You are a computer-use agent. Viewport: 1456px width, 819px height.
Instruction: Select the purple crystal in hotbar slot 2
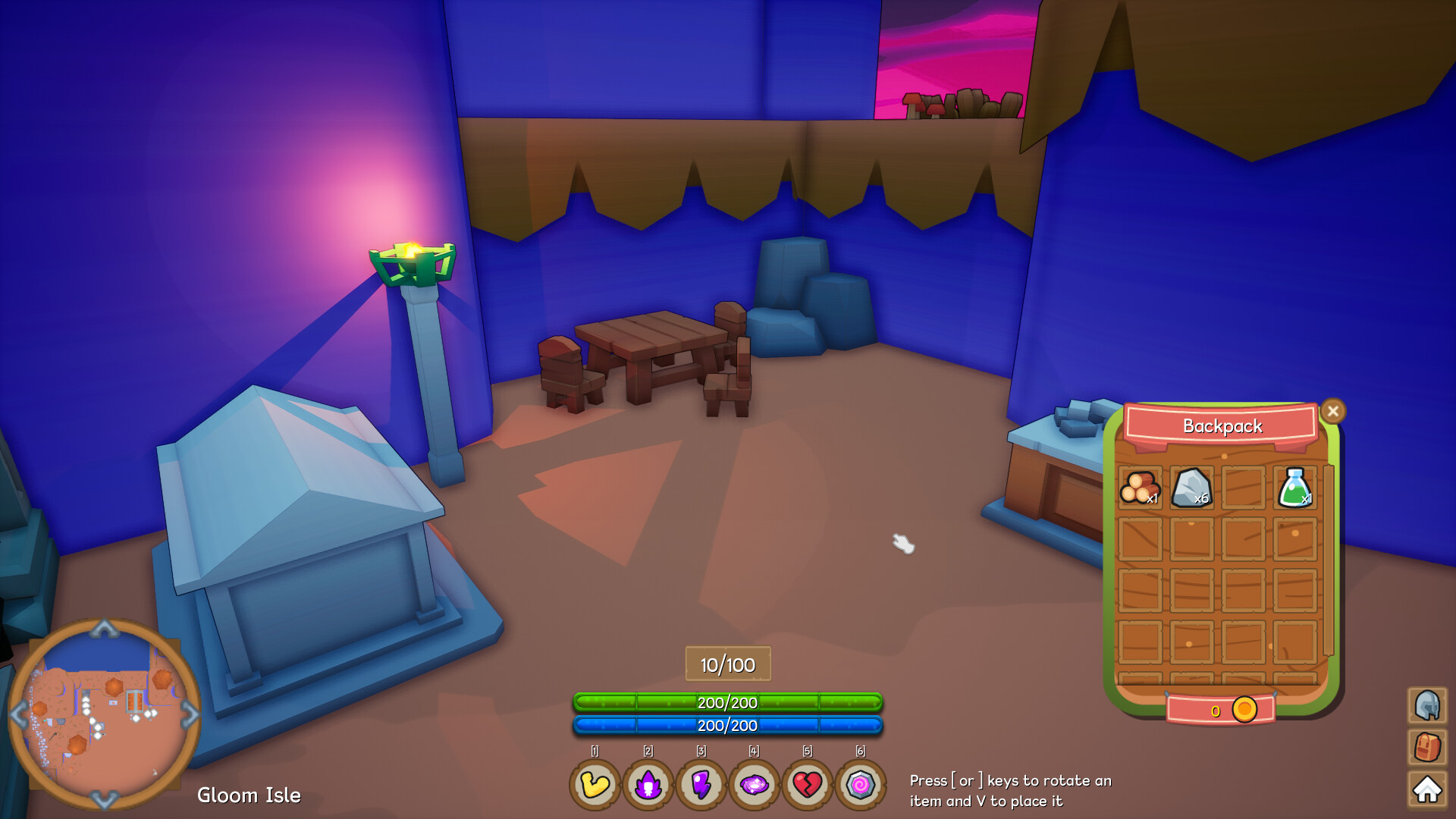[x=648, y=786]
